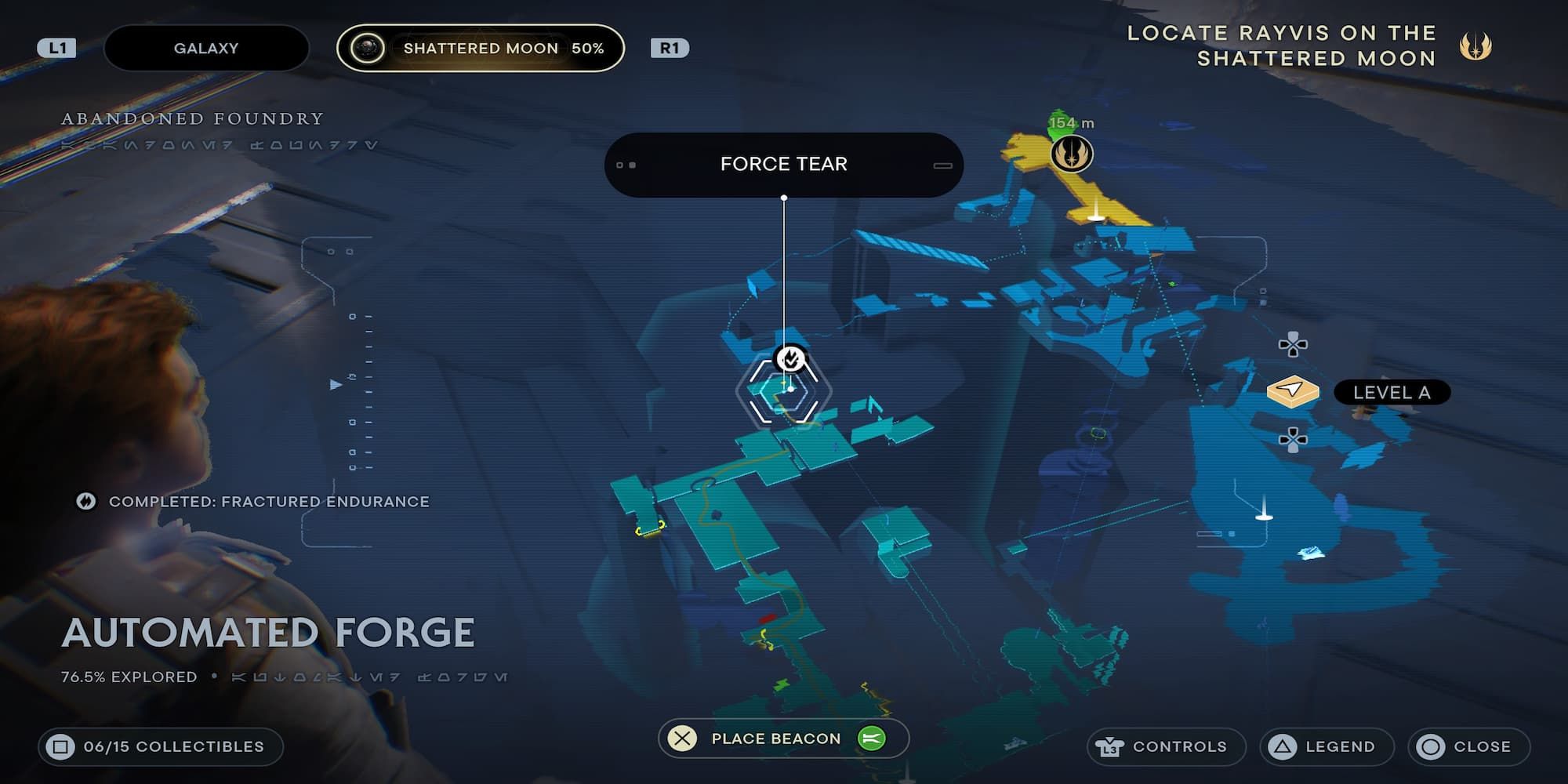Expand the right indicator on the Force Tear banner
Image resolution: width=1568 pixels, height=784 pixels.
click(x=941, y=163)
